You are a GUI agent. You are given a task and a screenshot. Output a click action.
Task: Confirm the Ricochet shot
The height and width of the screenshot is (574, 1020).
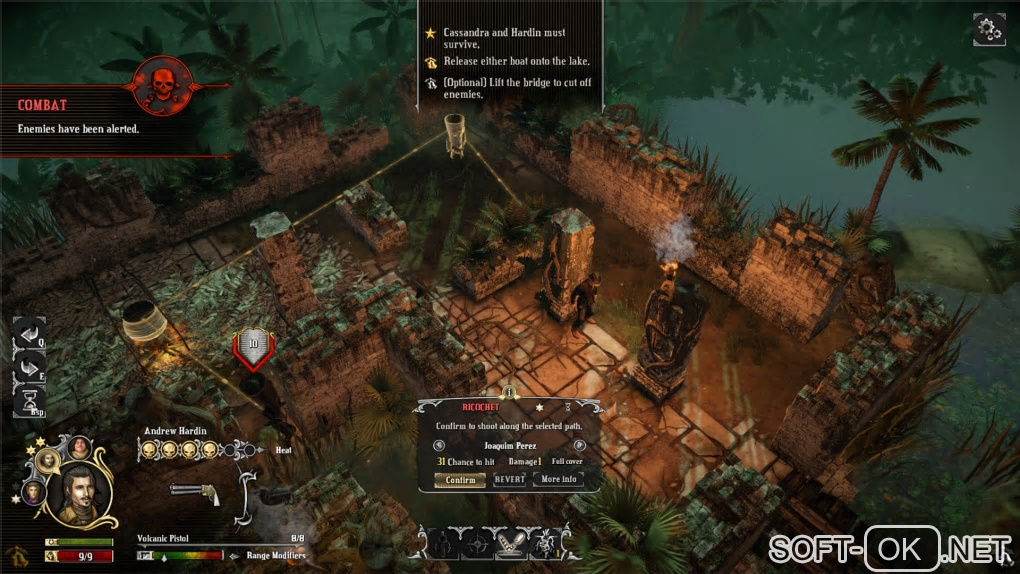(x=460, y=480)
